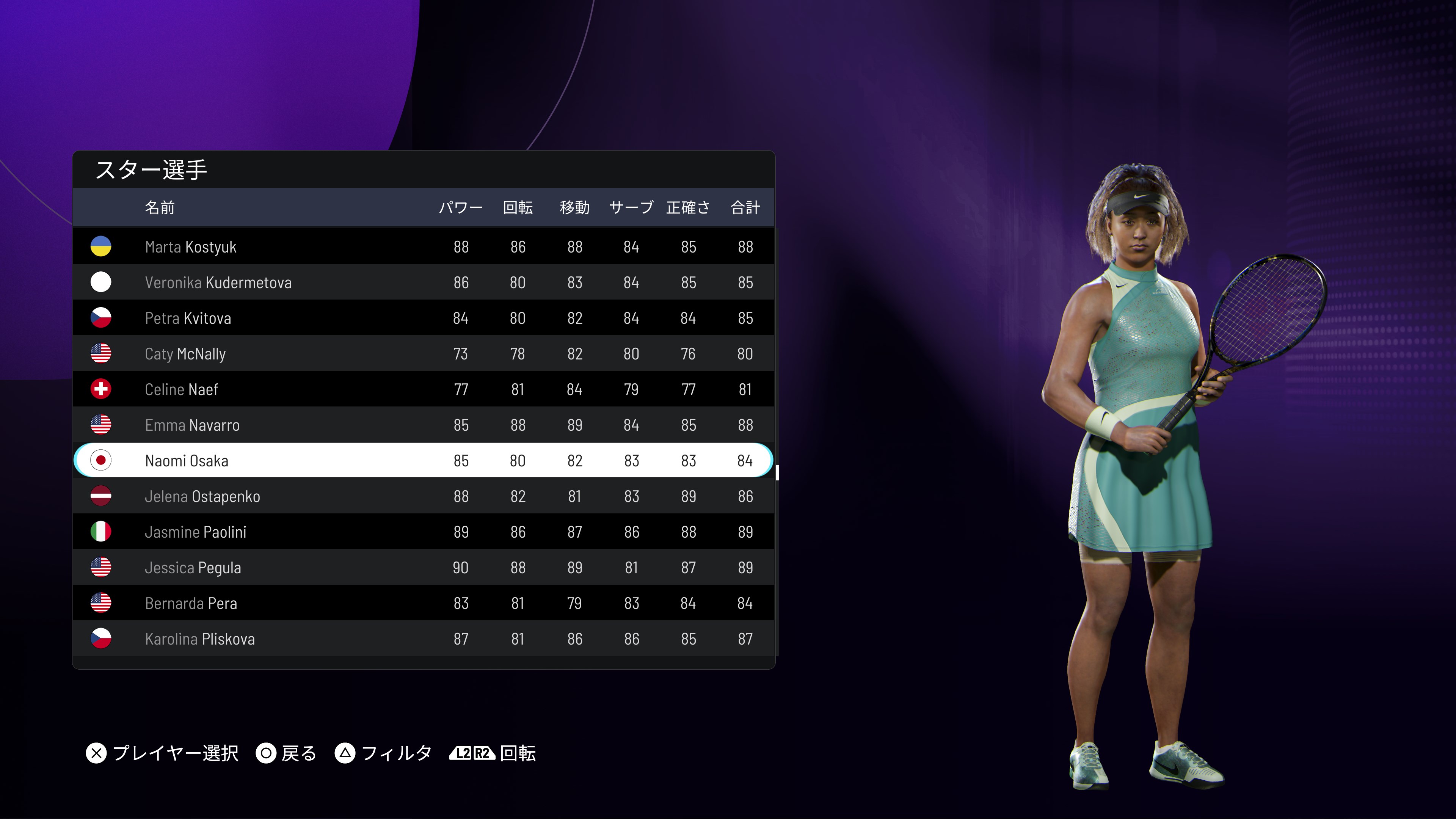
Task: Sort by the パワー column header
Action: pos(461,207)
